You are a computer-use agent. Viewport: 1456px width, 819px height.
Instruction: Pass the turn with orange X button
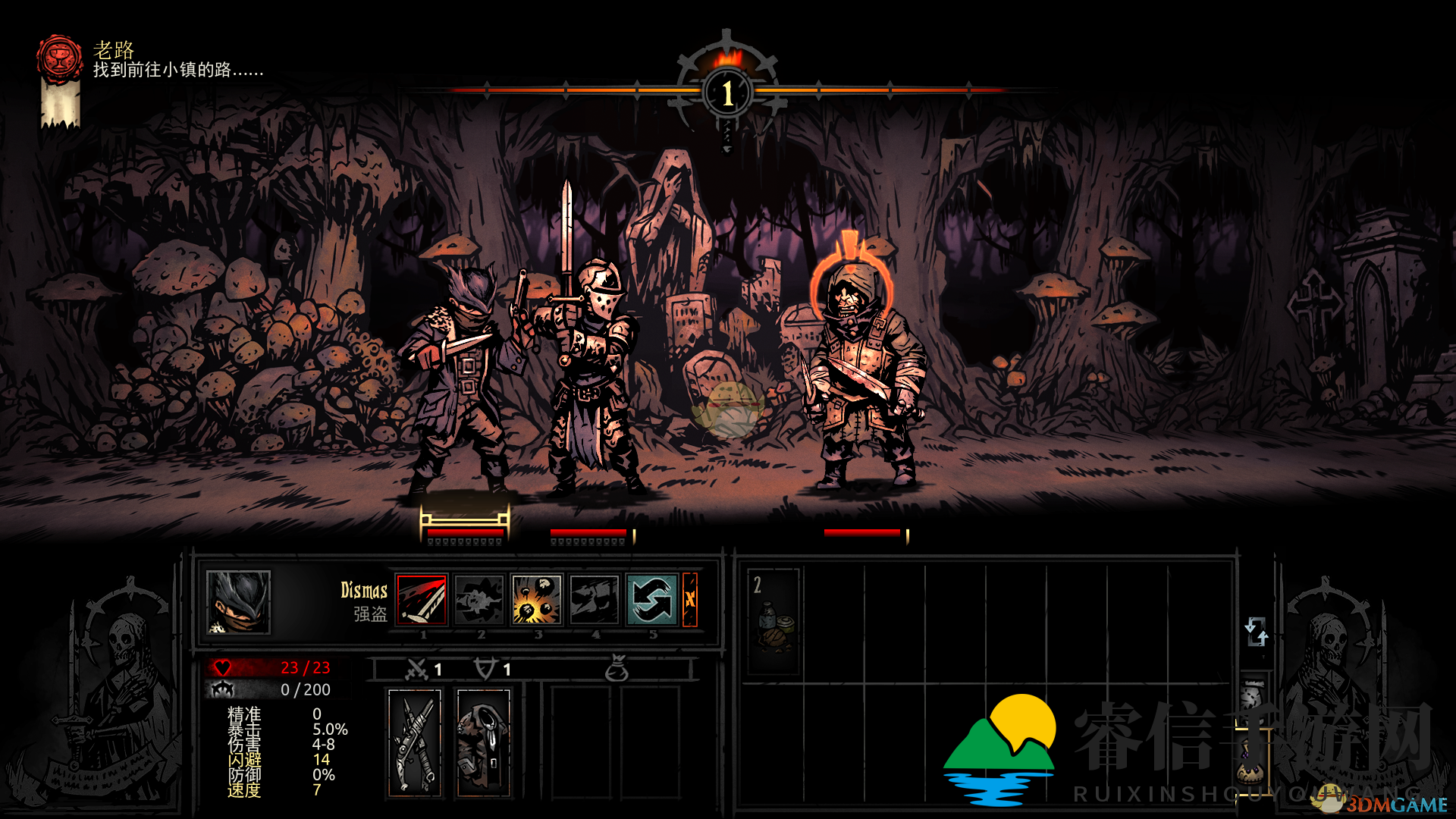click(x=689, y=599)
